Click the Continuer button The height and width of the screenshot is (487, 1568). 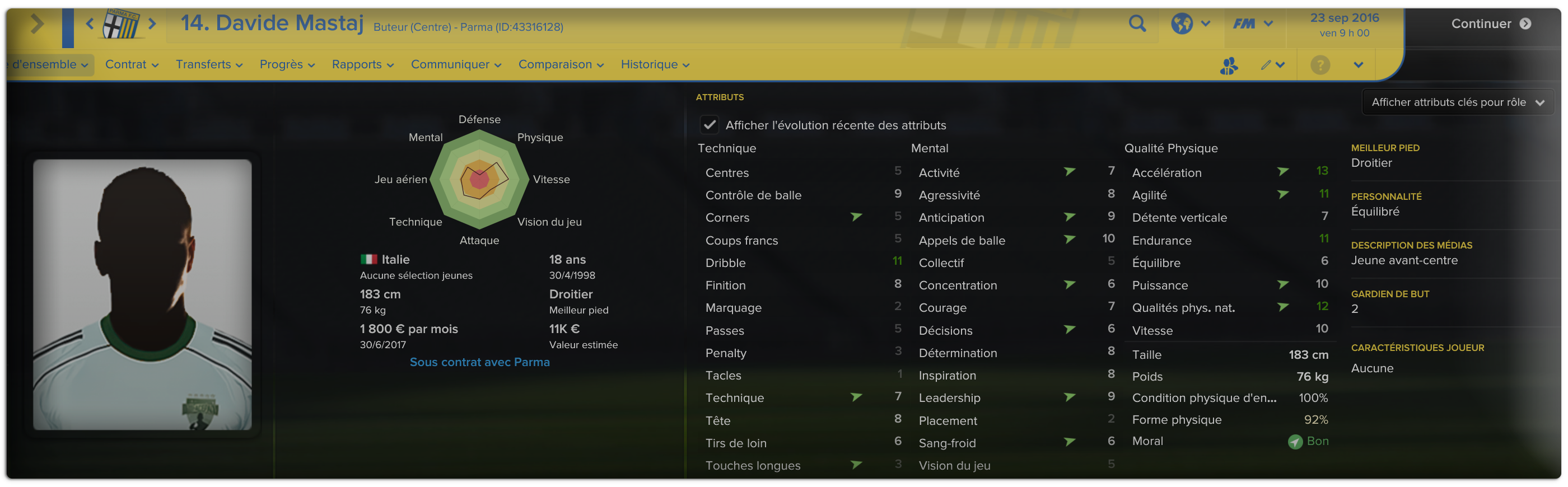1490,24
